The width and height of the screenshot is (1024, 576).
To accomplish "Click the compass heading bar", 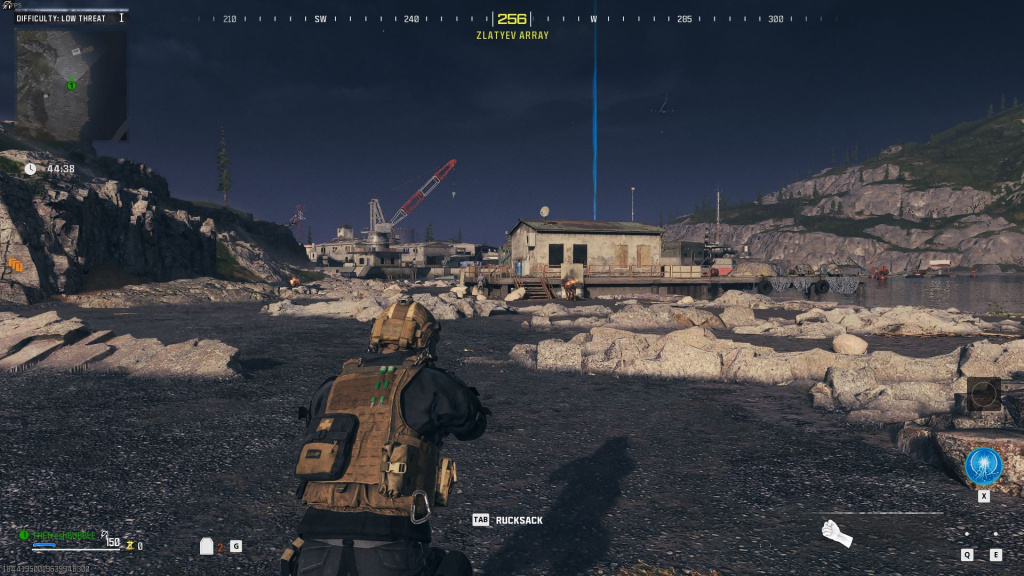I will click(511, 19).
